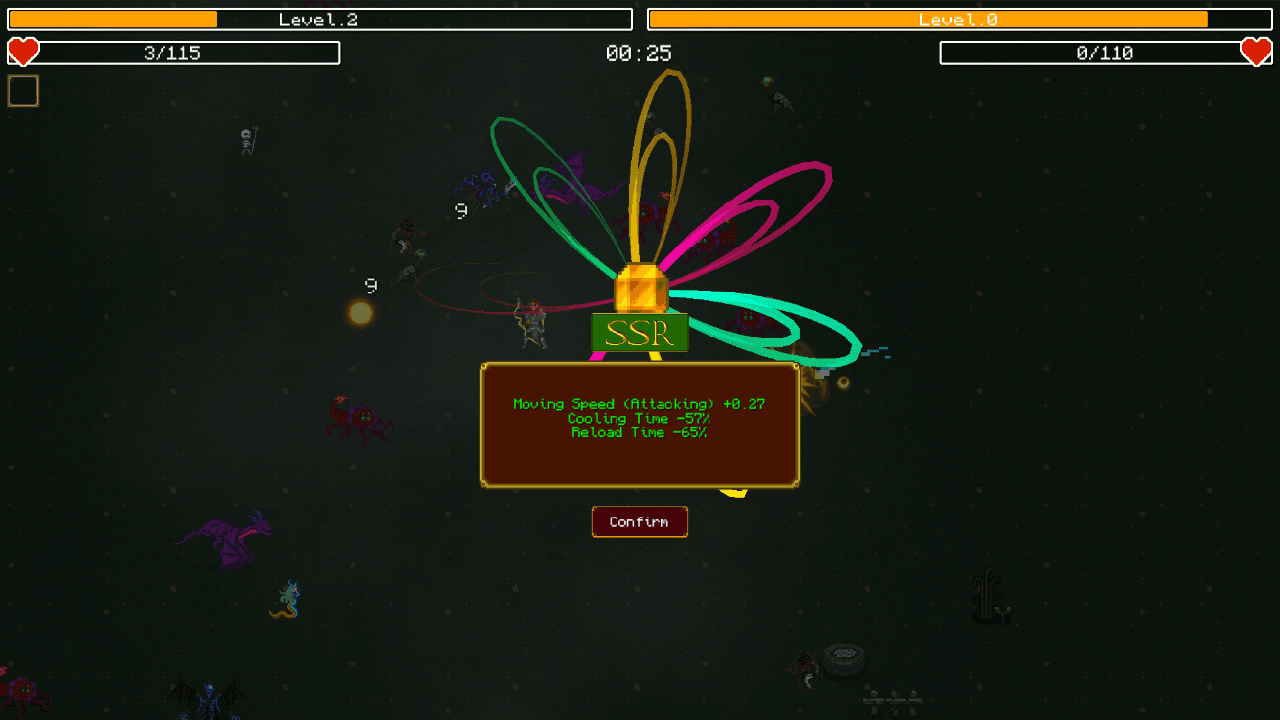Viewport: 1280px width, 720px height.
Task: Click the 0/110 health bar
Action: pyautogui.click(x=1105, y=52)
